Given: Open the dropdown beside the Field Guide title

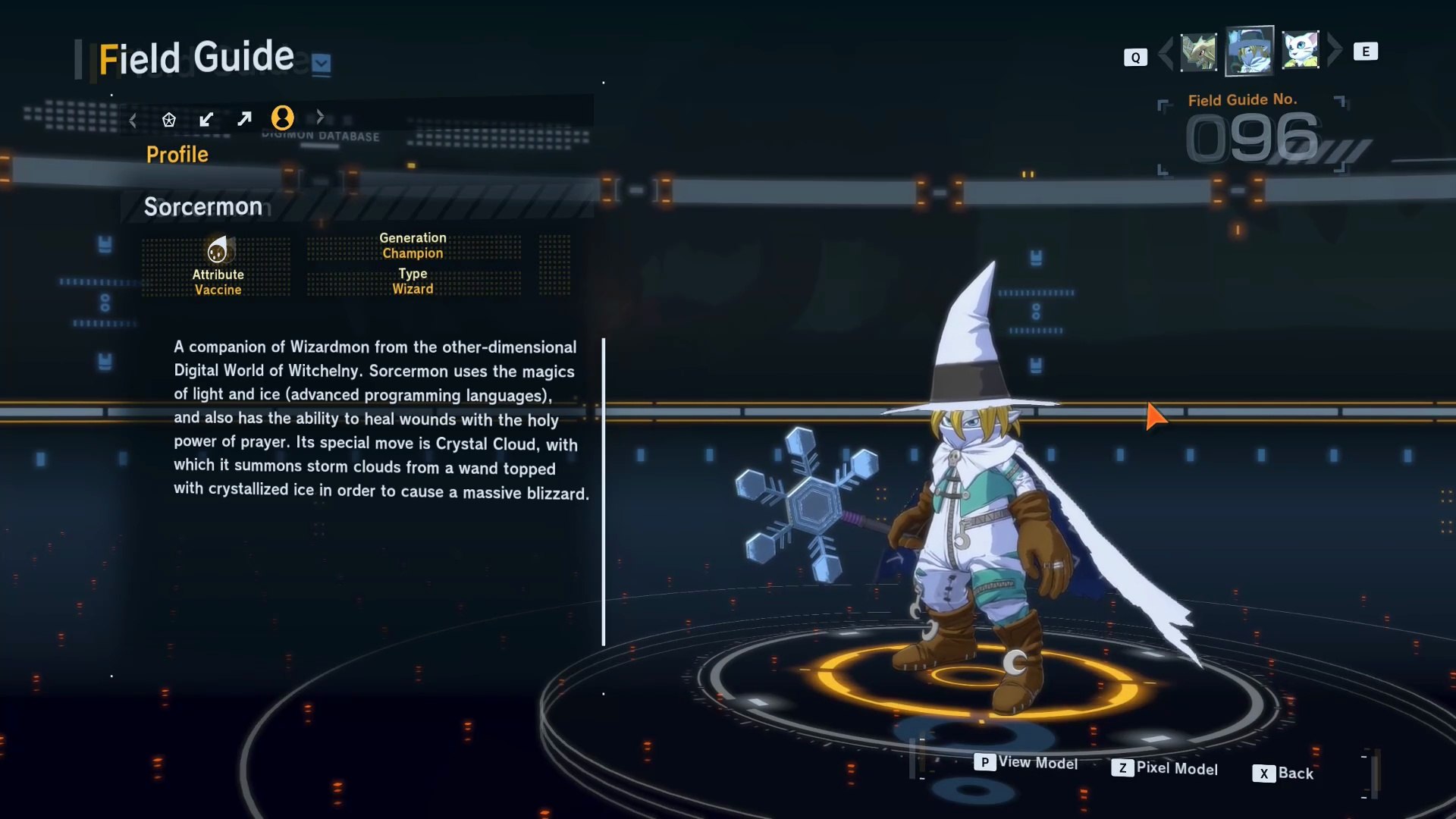Looking at the screenshot, I should pos(322,63).
